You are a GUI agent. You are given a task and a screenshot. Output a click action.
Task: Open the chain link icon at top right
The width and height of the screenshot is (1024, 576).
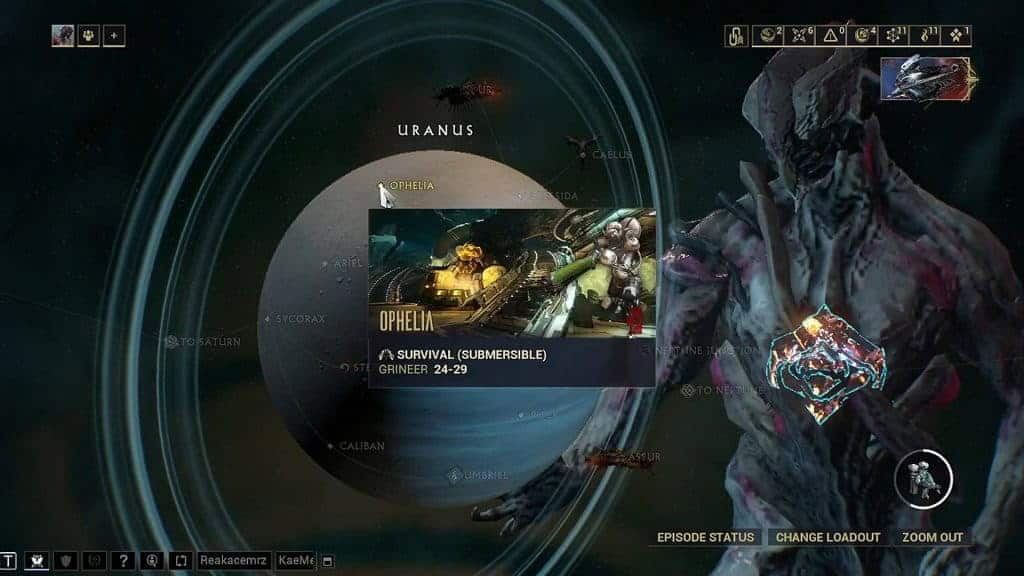point(736,37)
